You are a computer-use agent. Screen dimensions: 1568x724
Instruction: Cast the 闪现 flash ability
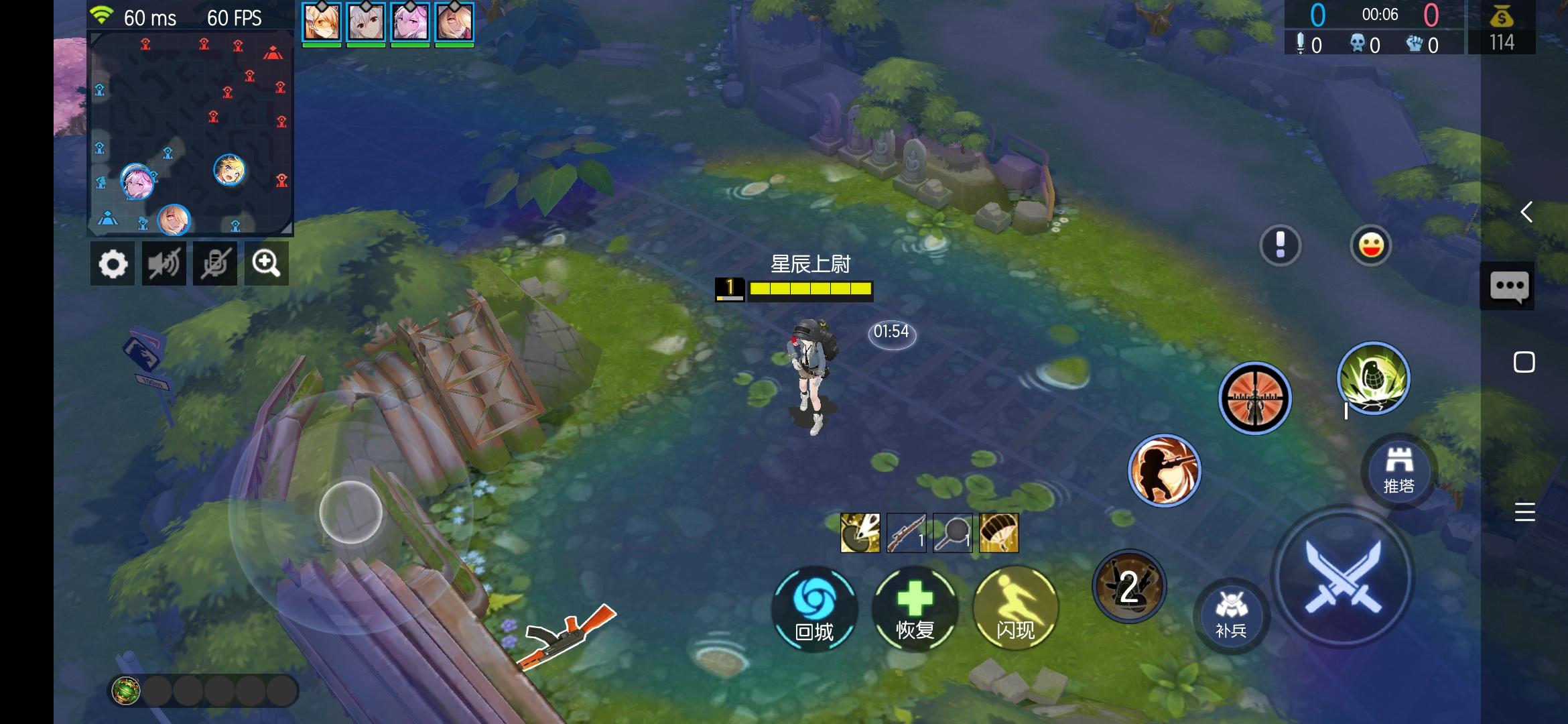click(1015, 607)
